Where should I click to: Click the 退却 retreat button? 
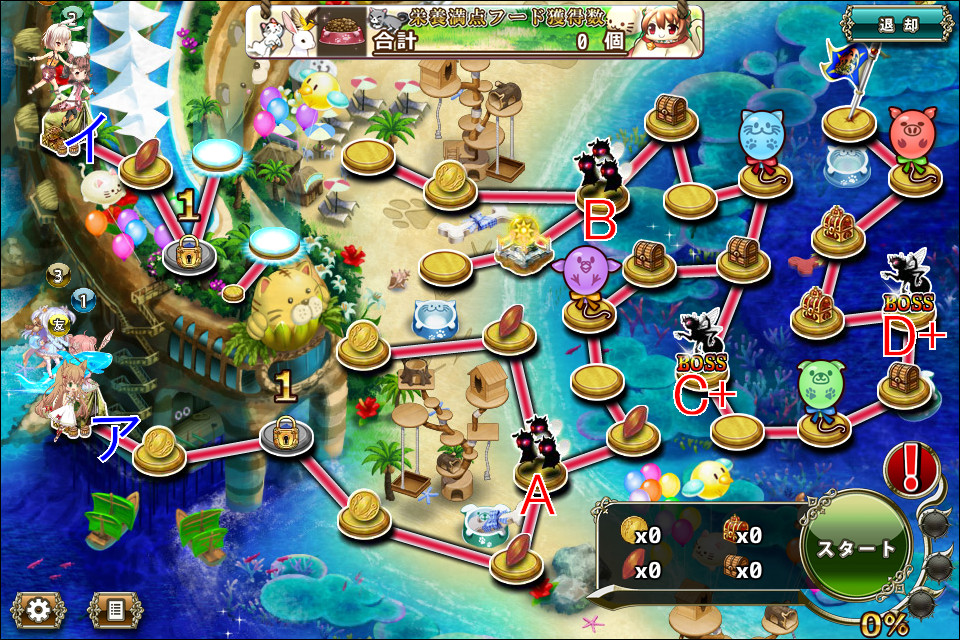(895, 24)
